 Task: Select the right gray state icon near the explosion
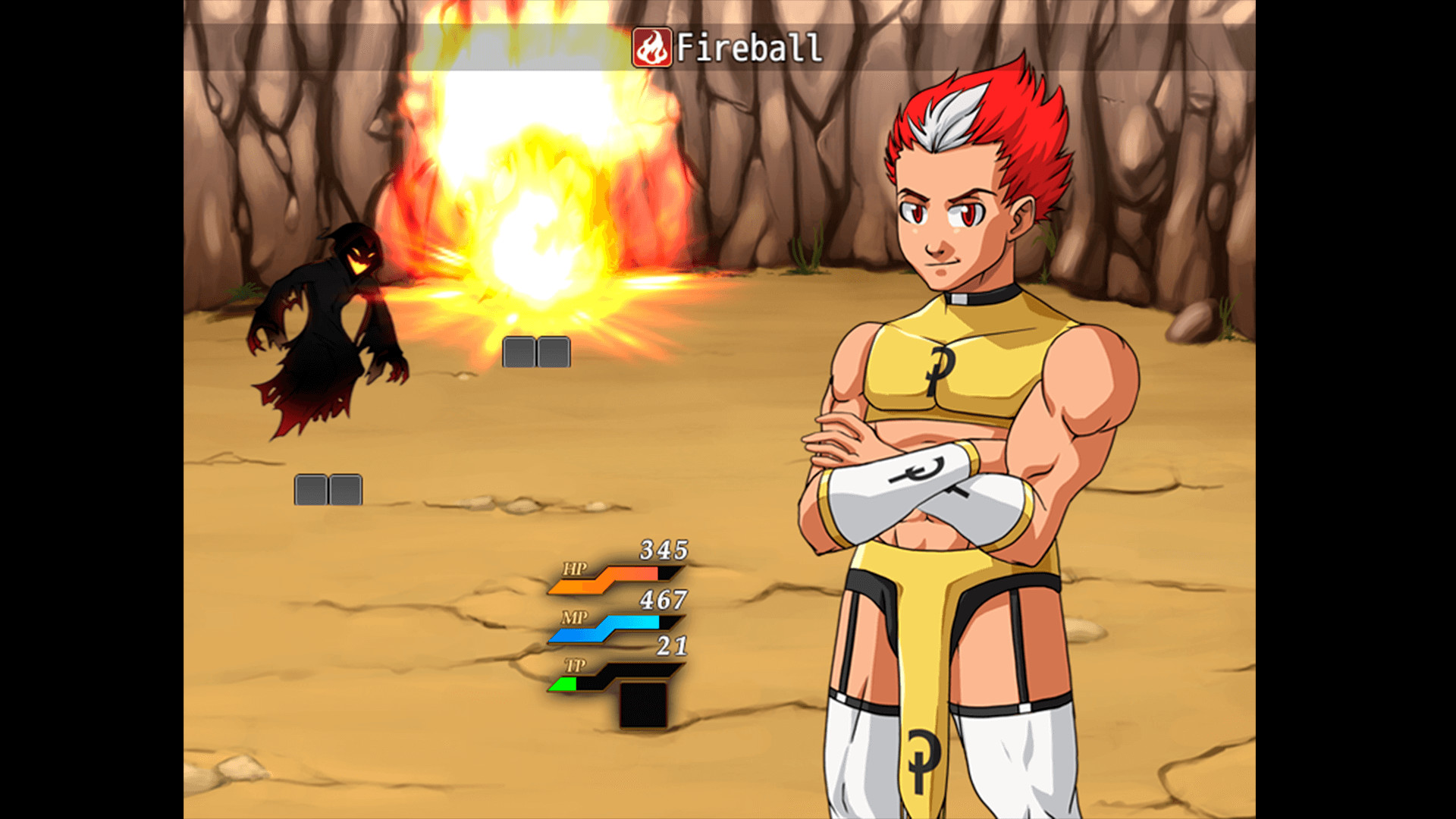point(553,352)
